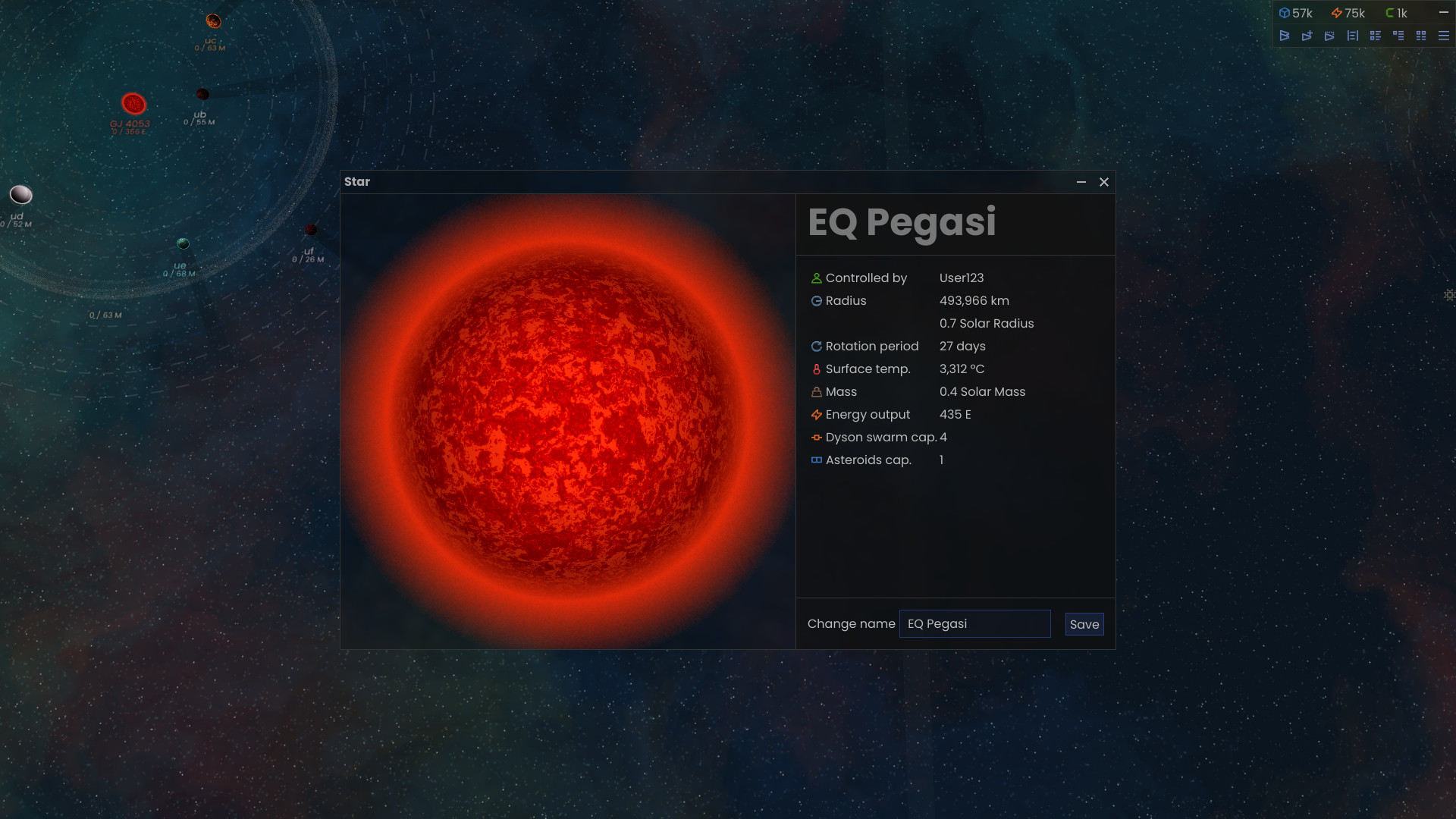Viewport: 1456px width, 819px height.
Task: Click the rotation period icon next to 27 days
Action: pyautogui.click(x=816, y=347)
